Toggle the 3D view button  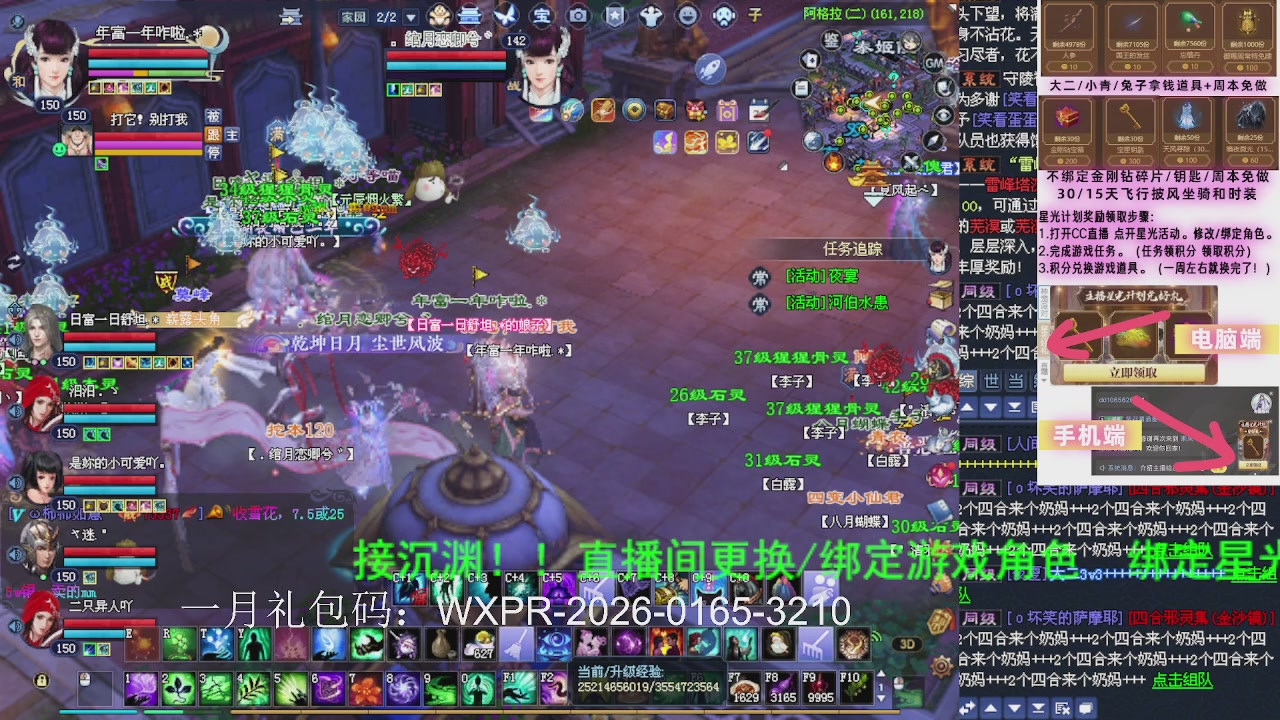(x=907, y=645)
